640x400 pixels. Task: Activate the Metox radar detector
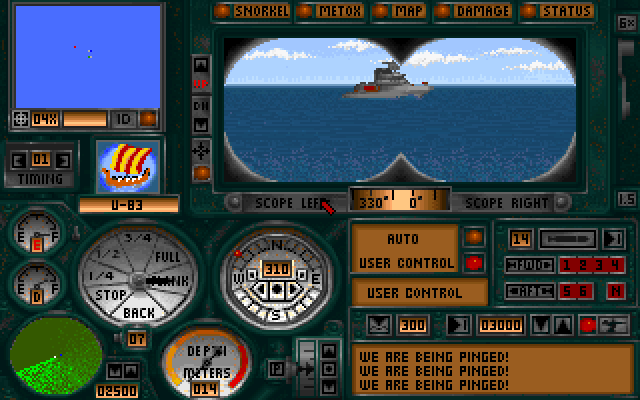click(335, 11)
